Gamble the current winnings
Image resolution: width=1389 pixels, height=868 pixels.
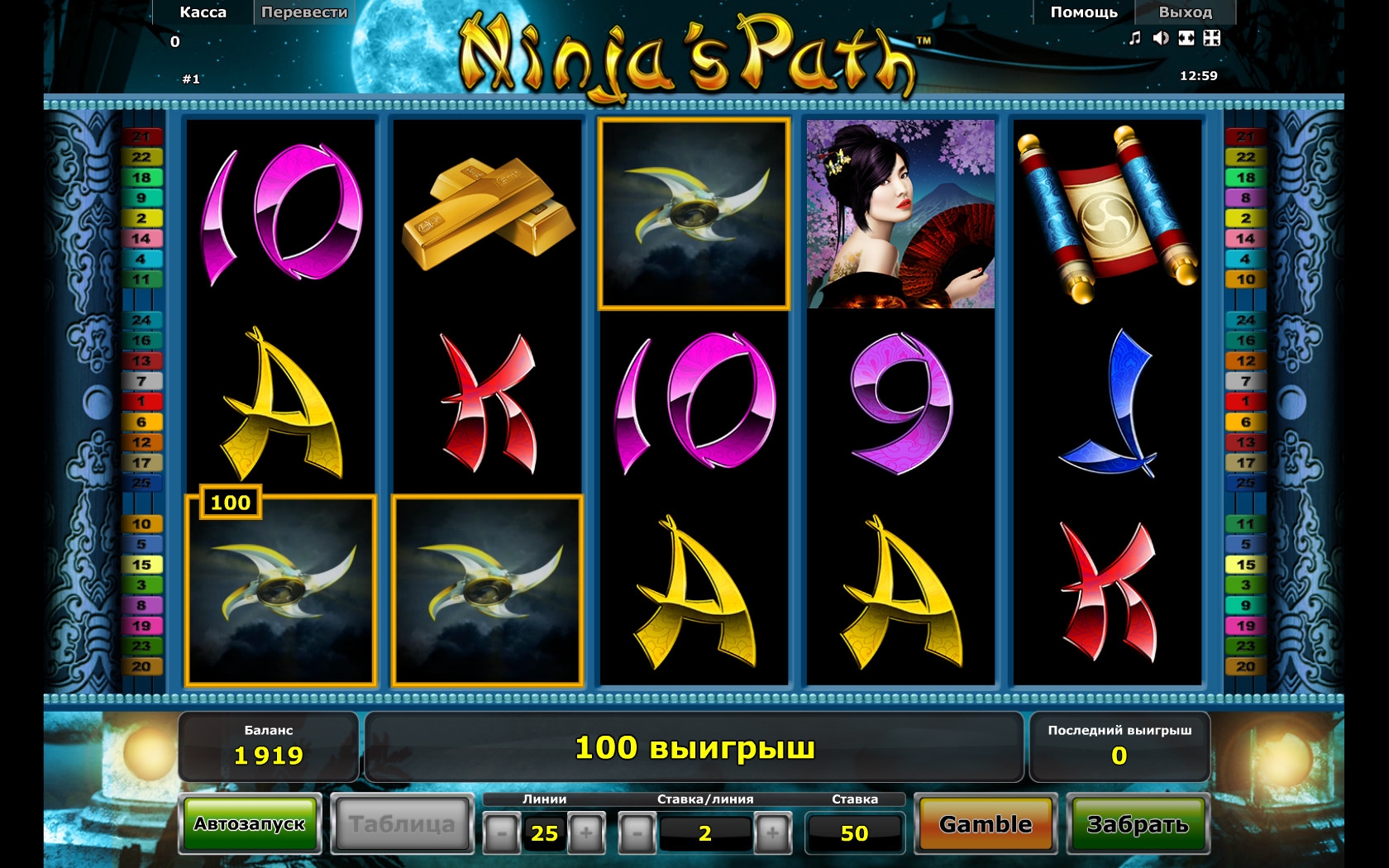coord(986,824)
